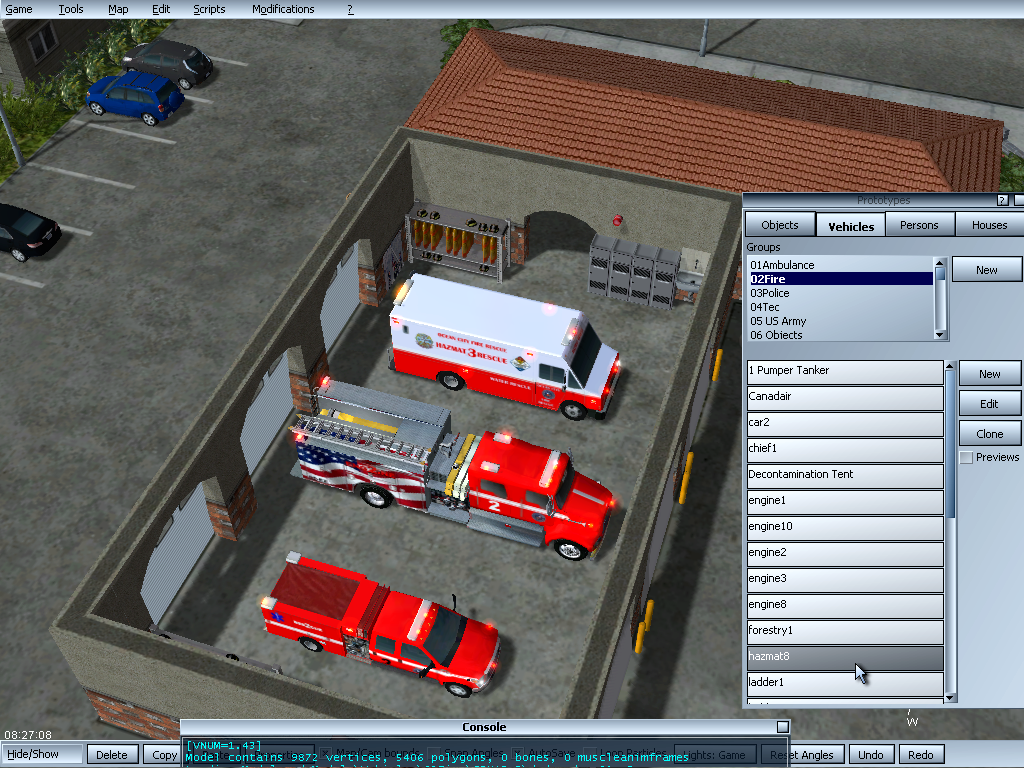The image size is (1024, 768).
Task: Clone the selected prototype
Action: (x=989, y=434)
